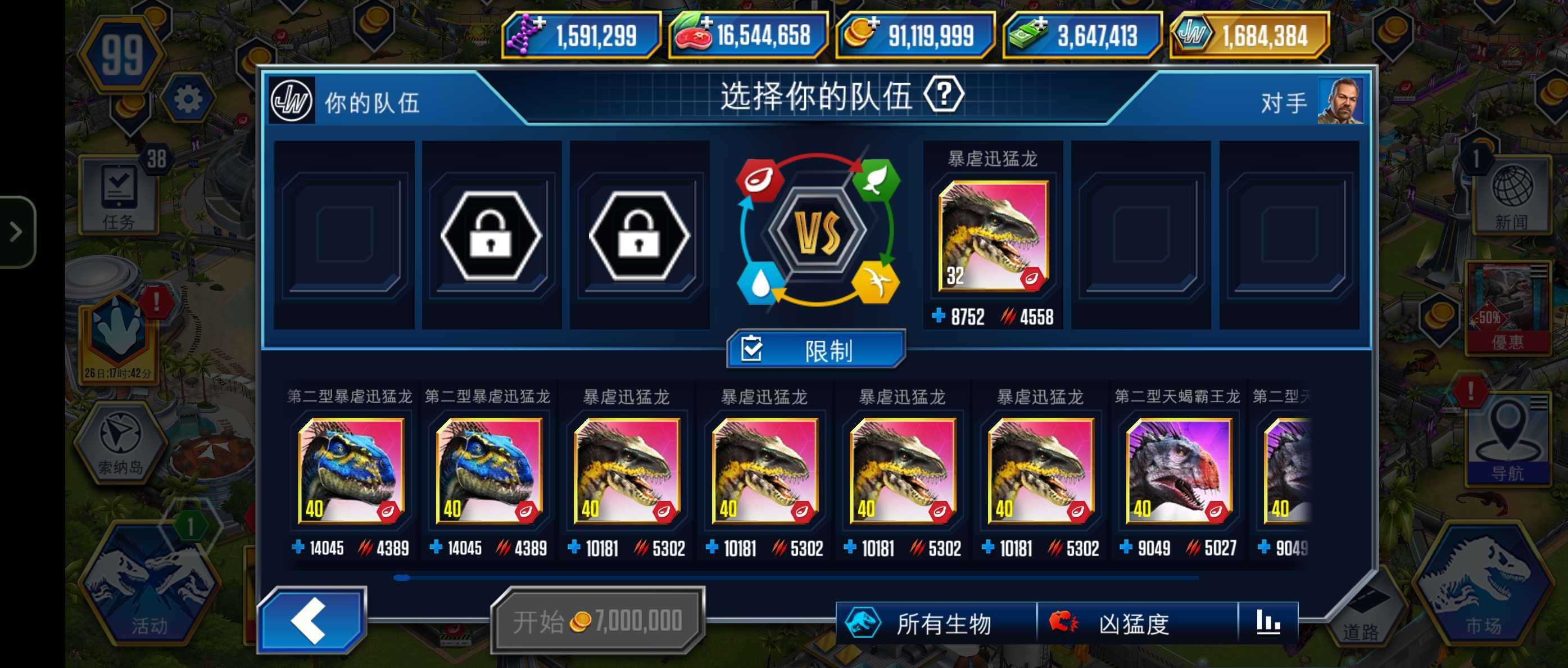View the opponent's level 32 暴虐迅猛龙 card
Image resolution: width=1568 pixels, height=668 pixels.
click(x=993, y=236)
